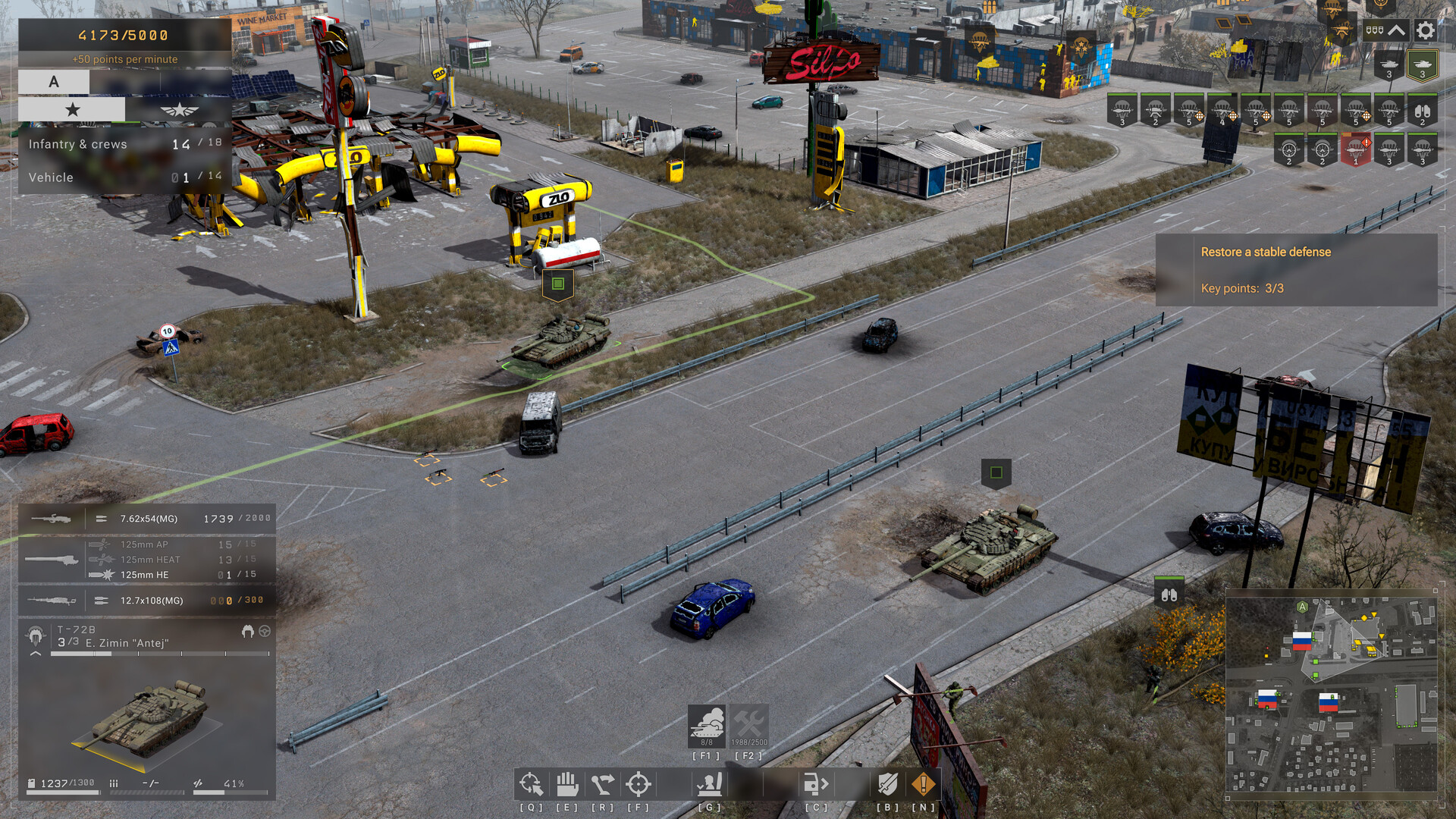The width and height of the screenshot is (1456, 819).
Task: Open the settings gear in the top-right corner
Action: 1424,30
